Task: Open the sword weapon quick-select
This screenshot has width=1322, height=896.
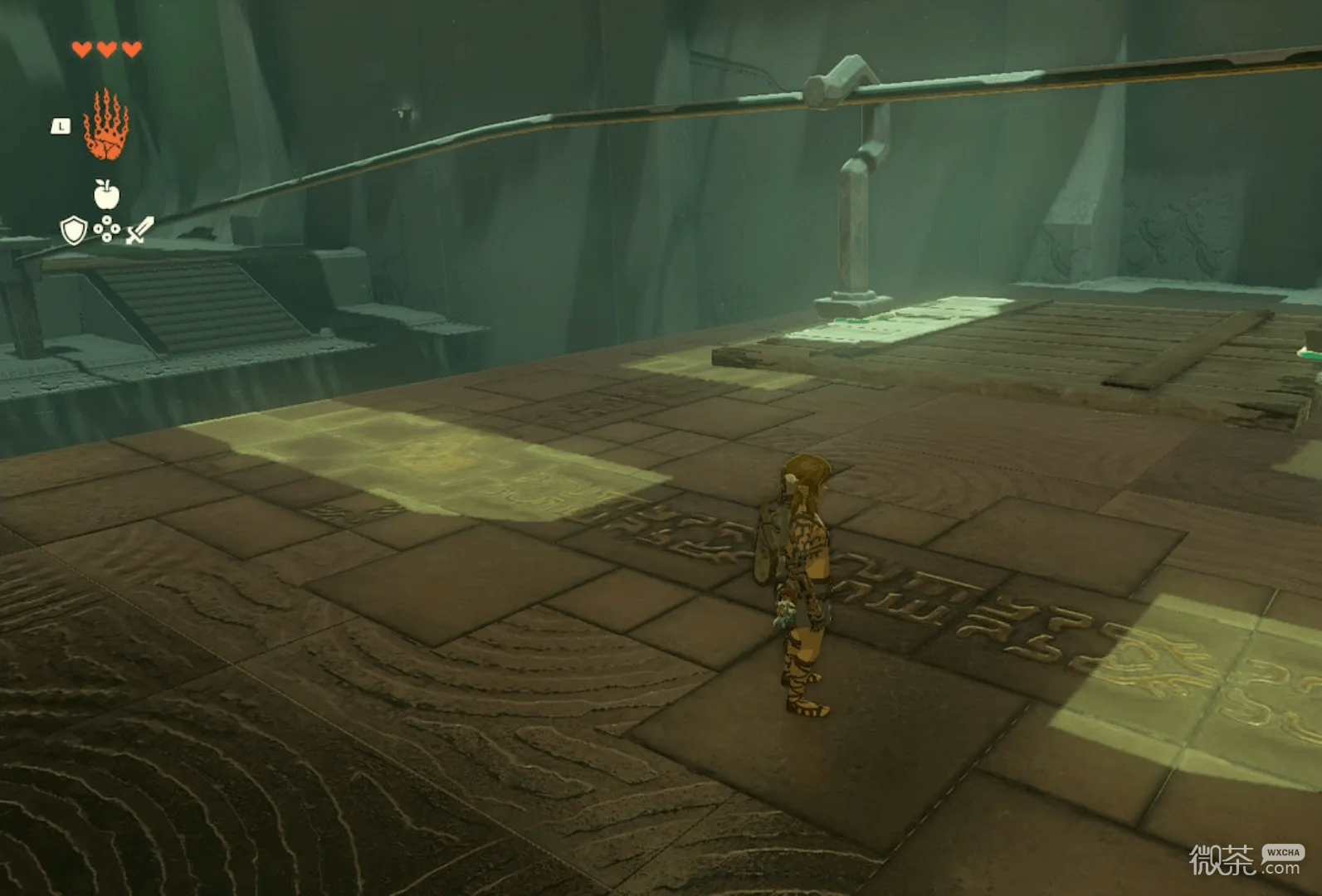Action: pyautogui.click(x=139, y=231)
